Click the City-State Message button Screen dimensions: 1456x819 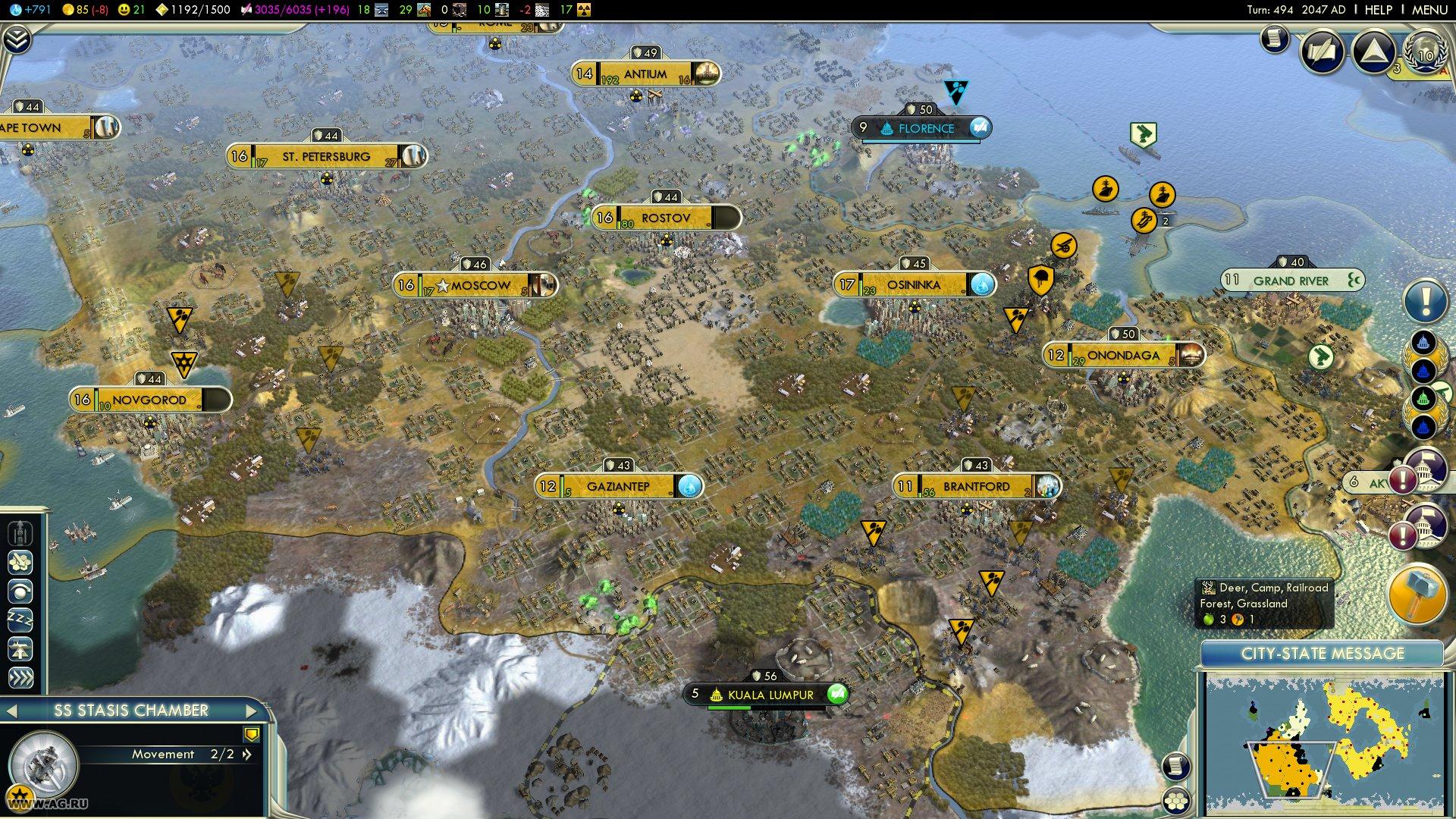tap(1322, 654)
